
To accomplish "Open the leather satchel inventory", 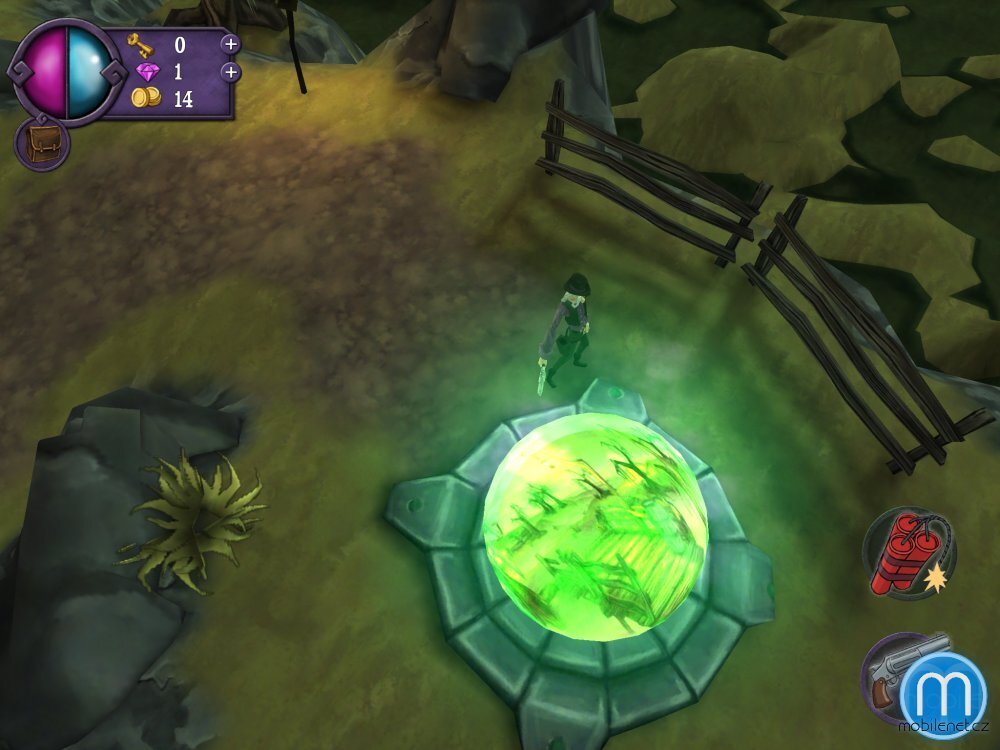I will pyautogui.click(x=41, y=144).
